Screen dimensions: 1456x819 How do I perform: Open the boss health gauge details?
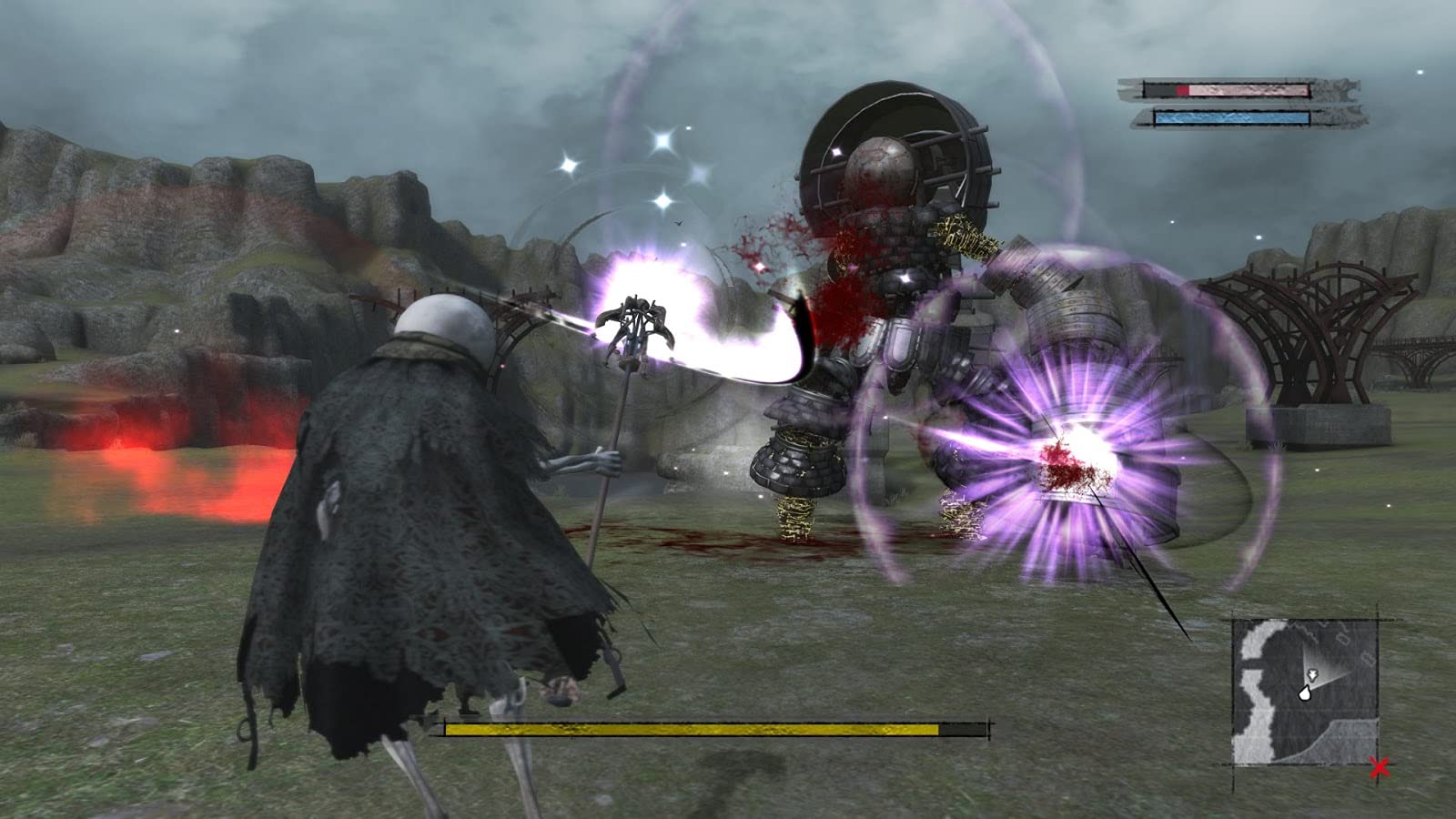point(692,728)
